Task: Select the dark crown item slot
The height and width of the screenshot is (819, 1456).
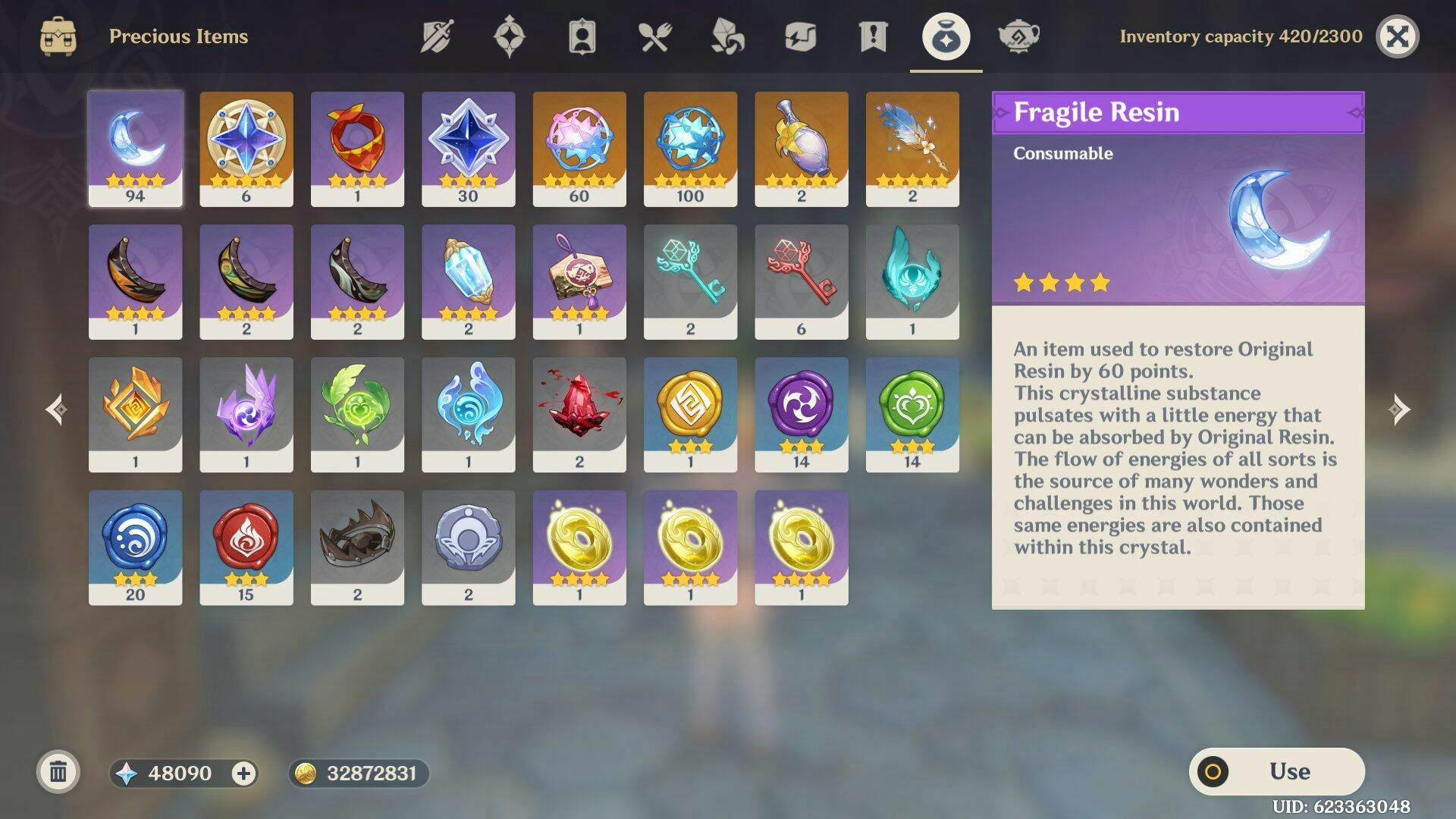Action: point(357,547)
